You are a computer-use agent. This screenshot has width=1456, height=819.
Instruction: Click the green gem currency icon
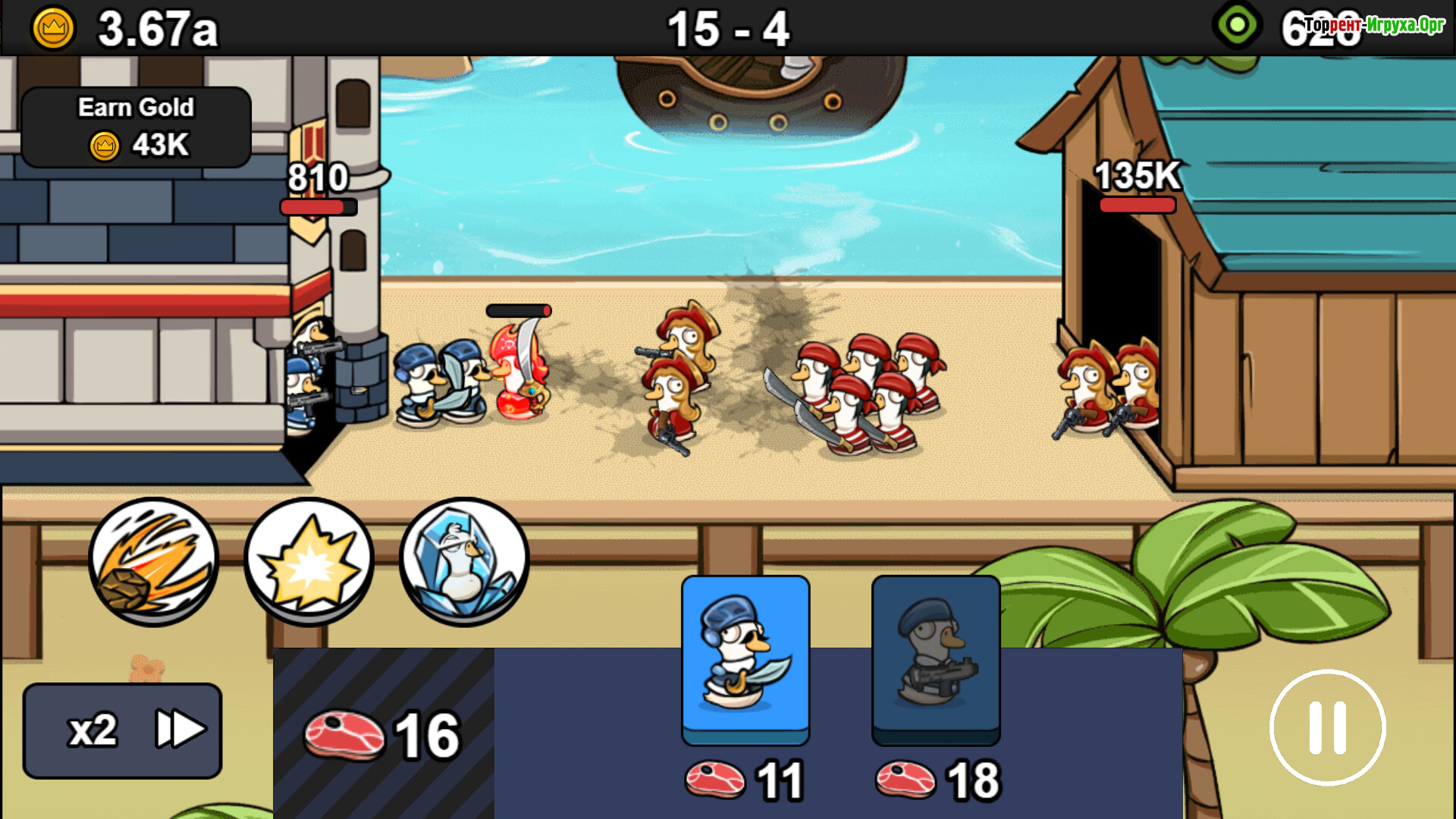[1238, 26]
